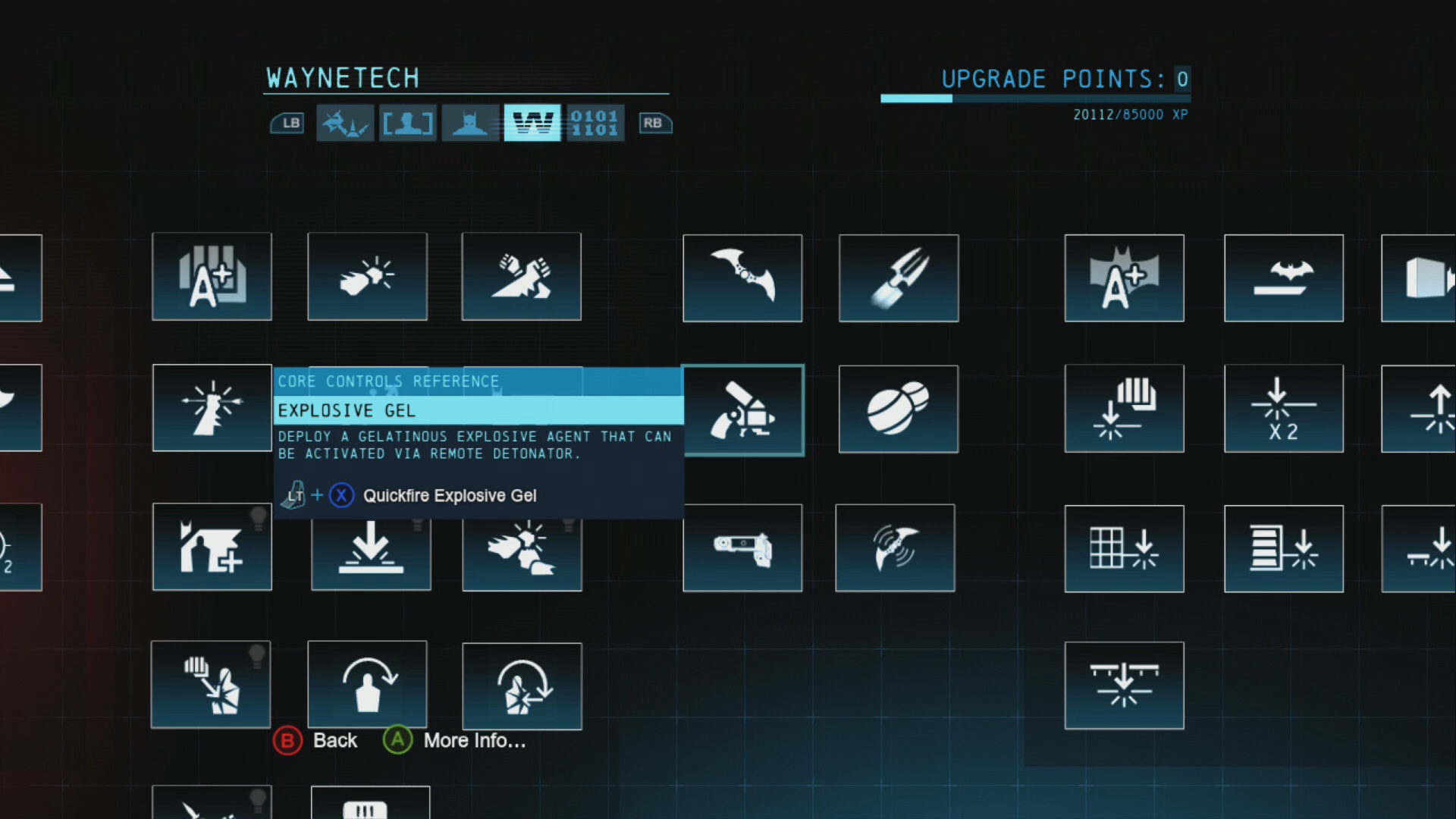Select the hand armor A+ upgrade

212,277
